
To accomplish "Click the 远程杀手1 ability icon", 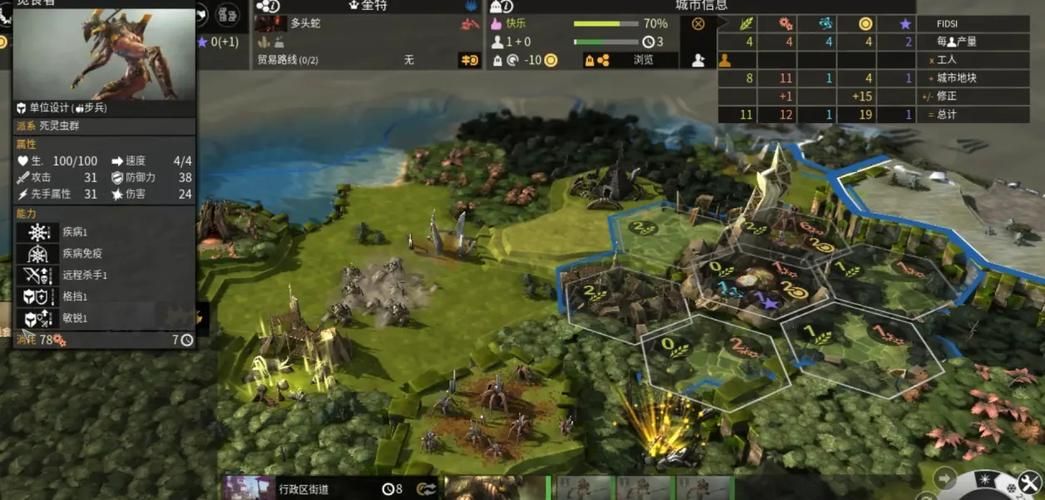I will 40,275.
